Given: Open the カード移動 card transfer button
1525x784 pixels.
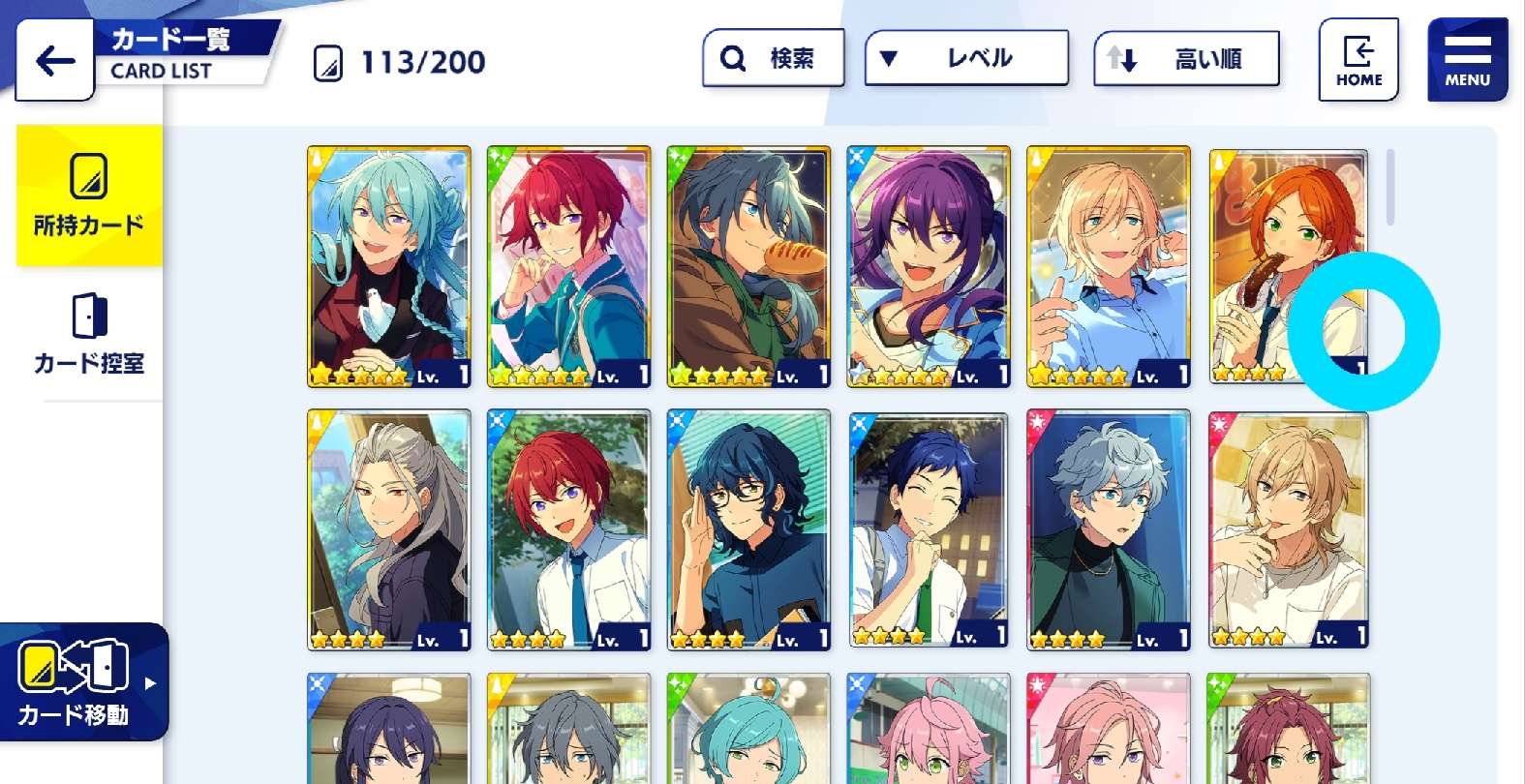Looking at the screenshot, I should pos(83,682).
